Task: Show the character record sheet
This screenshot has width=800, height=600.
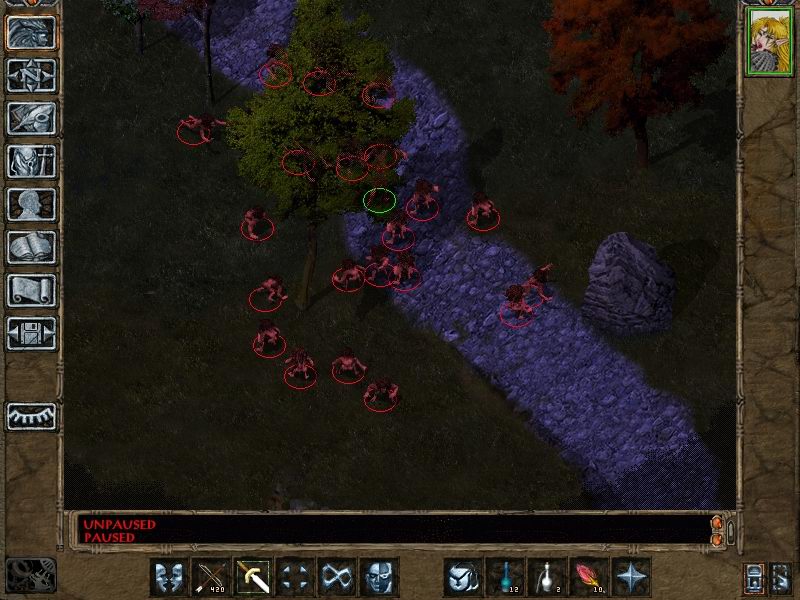Action: coord(32,204)
